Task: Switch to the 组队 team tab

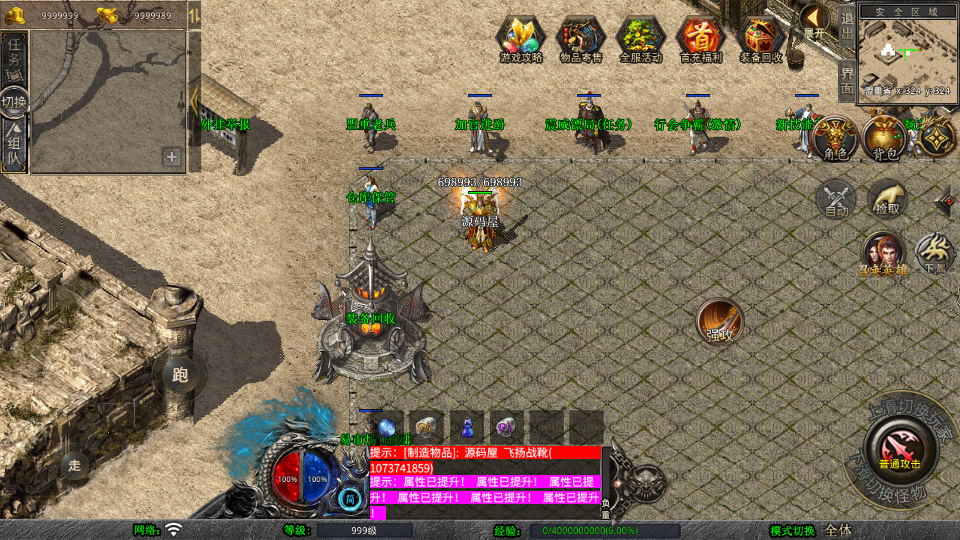Action: [x=15, y=144]
